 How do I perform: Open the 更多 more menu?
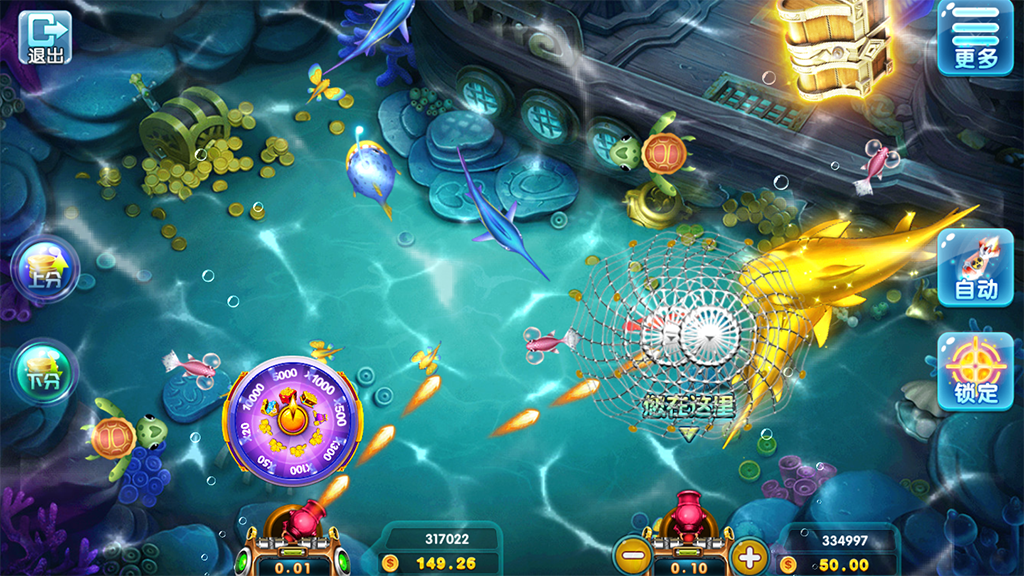point(975,39)
